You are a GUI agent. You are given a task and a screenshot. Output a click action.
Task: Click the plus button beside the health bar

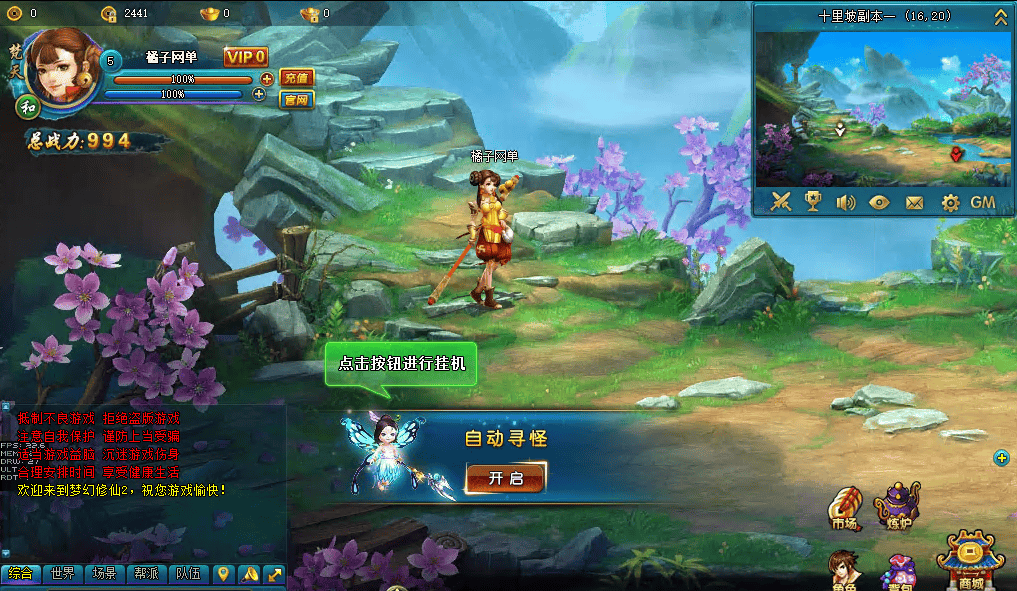click(x=267, y=79)
